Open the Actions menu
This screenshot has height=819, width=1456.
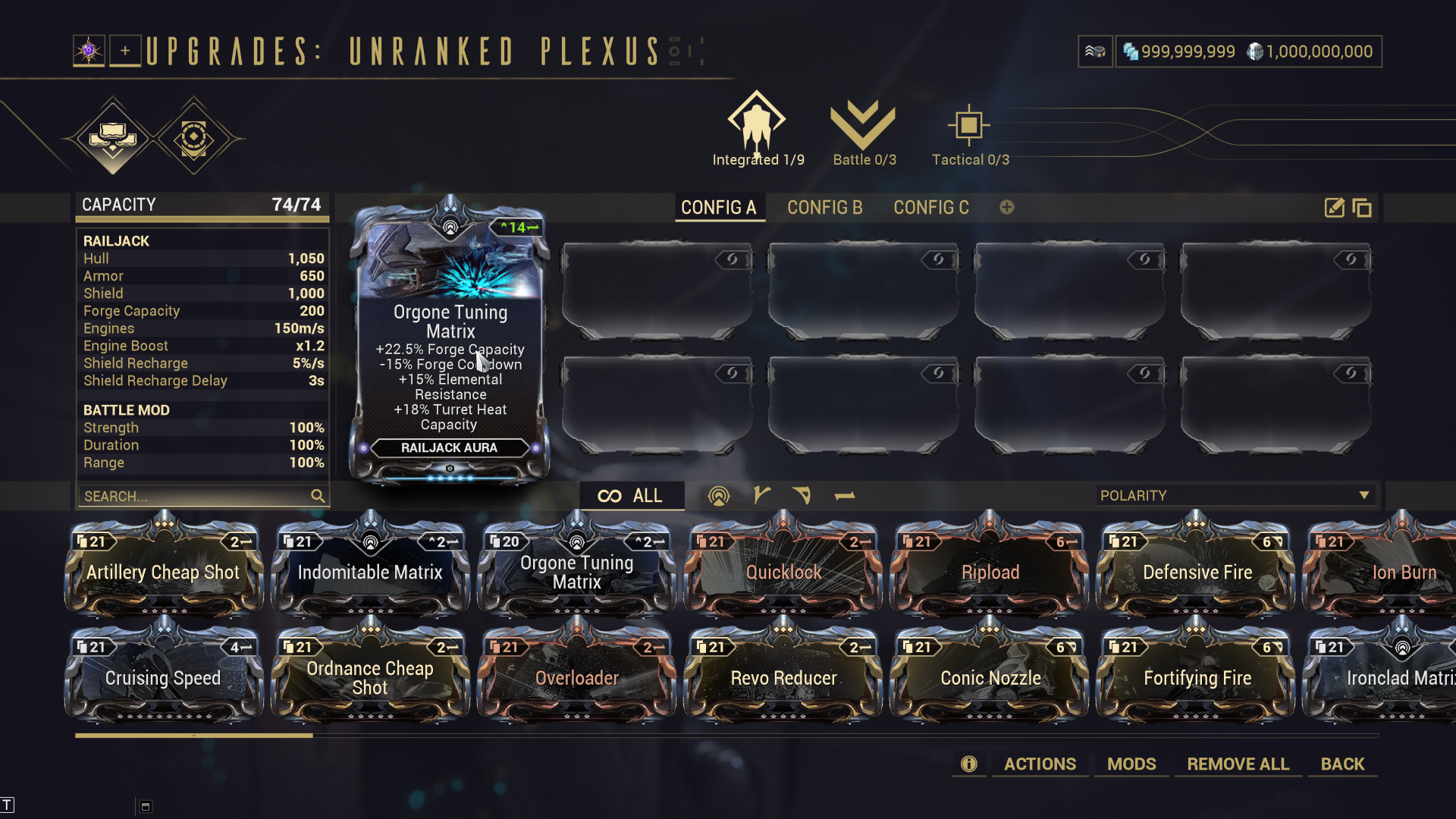pos(1040,764)
